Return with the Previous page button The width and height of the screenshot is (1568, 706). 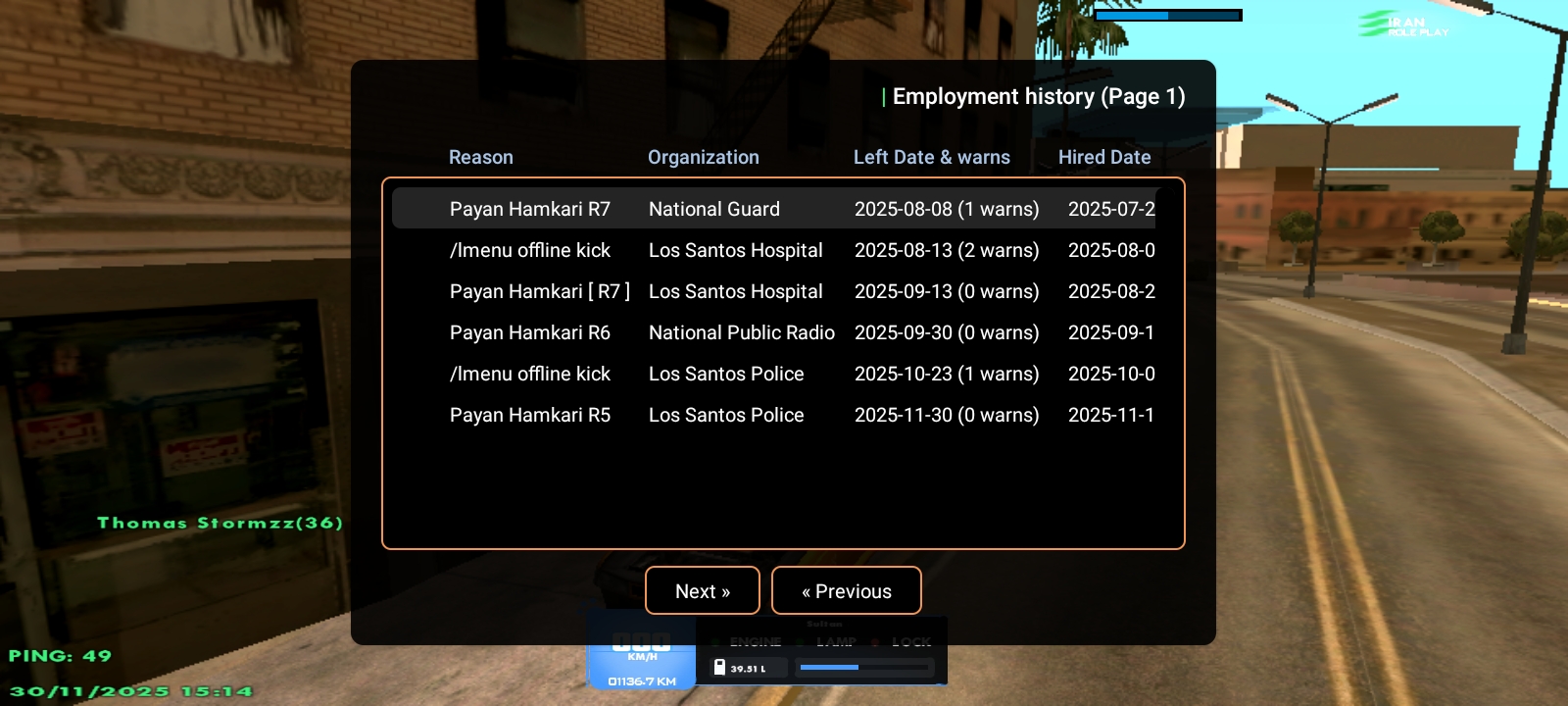coord(846,591)
